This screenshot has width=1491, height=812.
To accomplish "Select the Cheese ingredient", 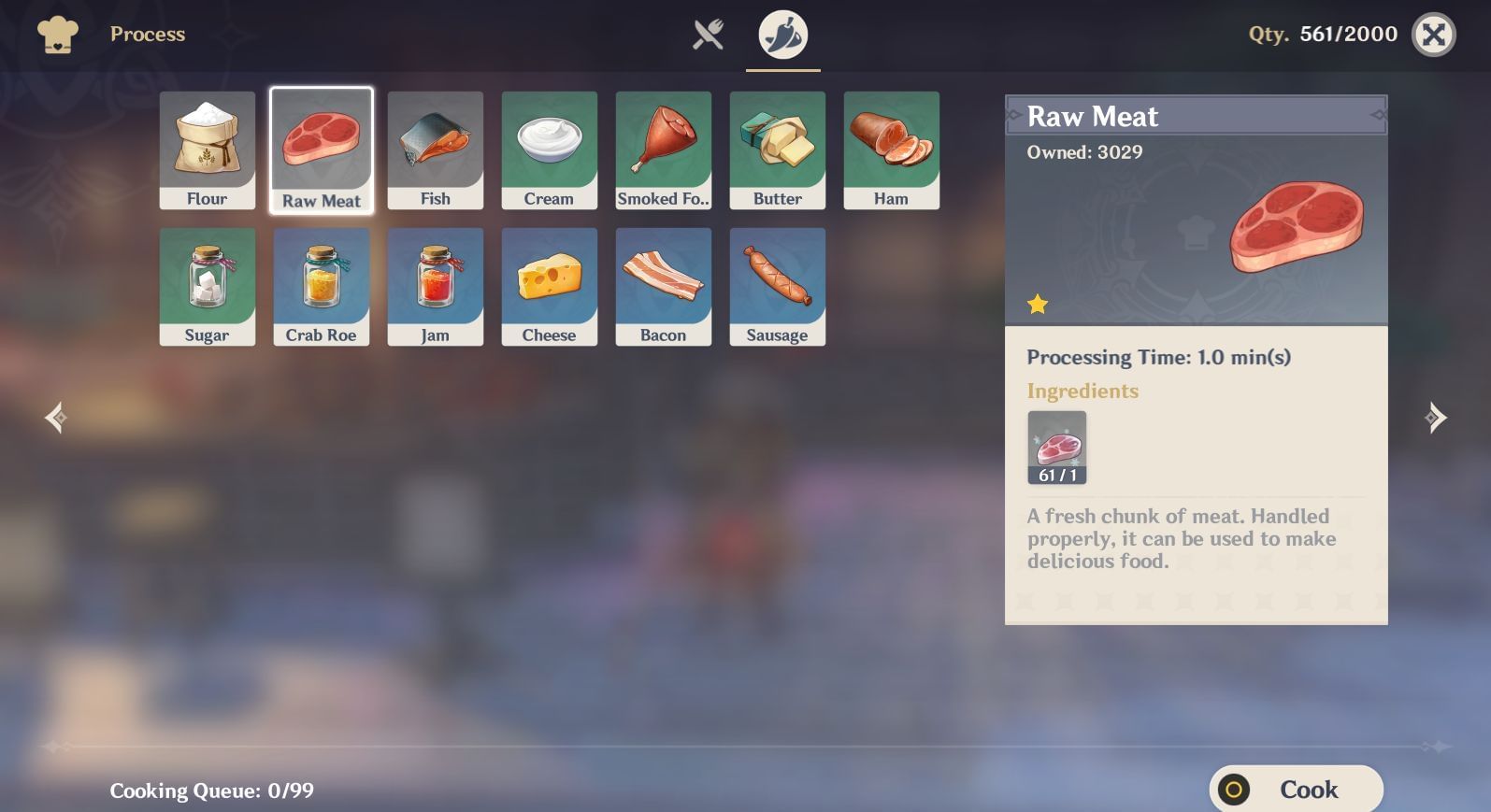I will pos(549,286).
